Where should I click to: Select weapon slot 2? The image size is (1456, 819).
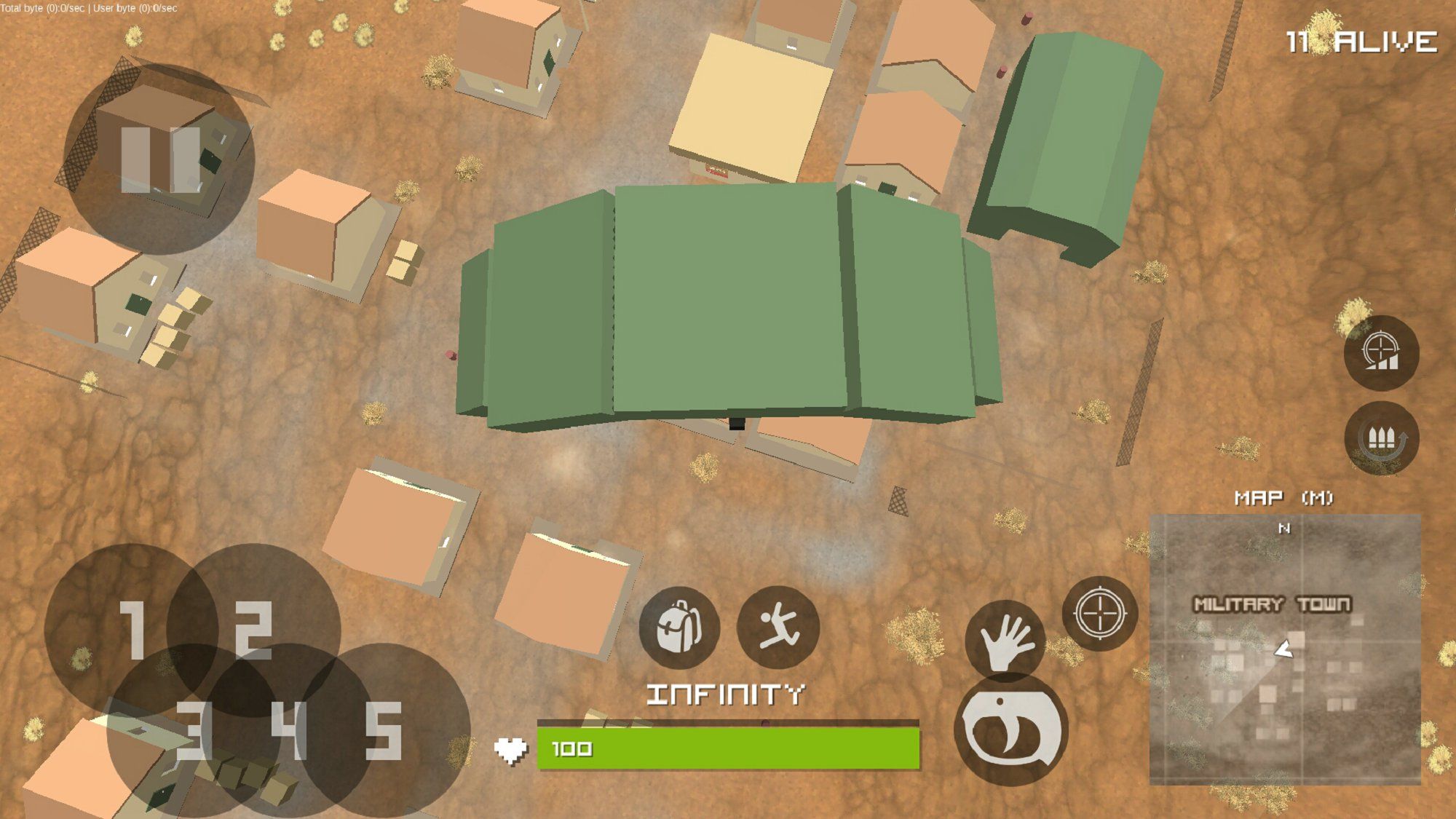click(254, 629)
